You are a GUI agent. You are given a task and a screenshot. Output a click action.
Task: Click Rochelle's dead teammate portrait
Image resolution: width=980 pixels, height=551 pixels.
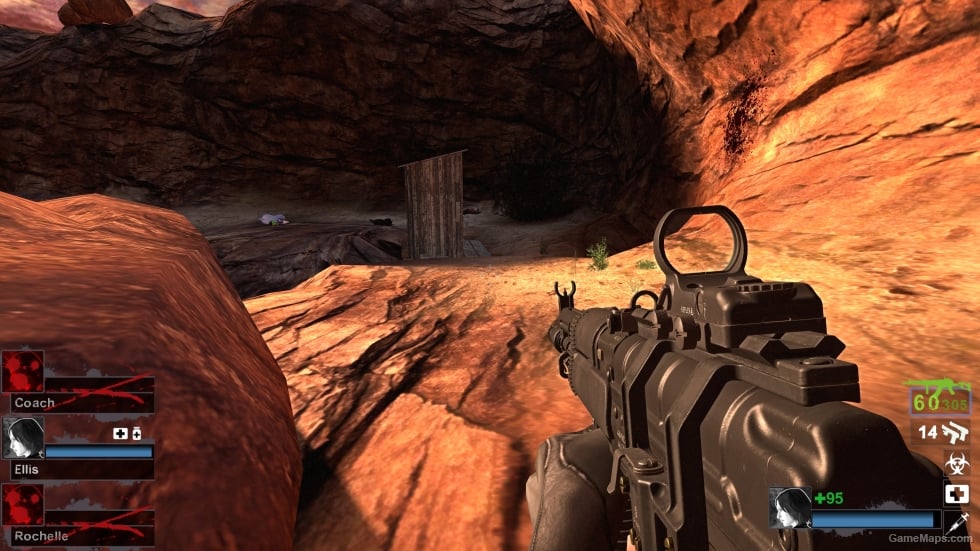(21, 504)
